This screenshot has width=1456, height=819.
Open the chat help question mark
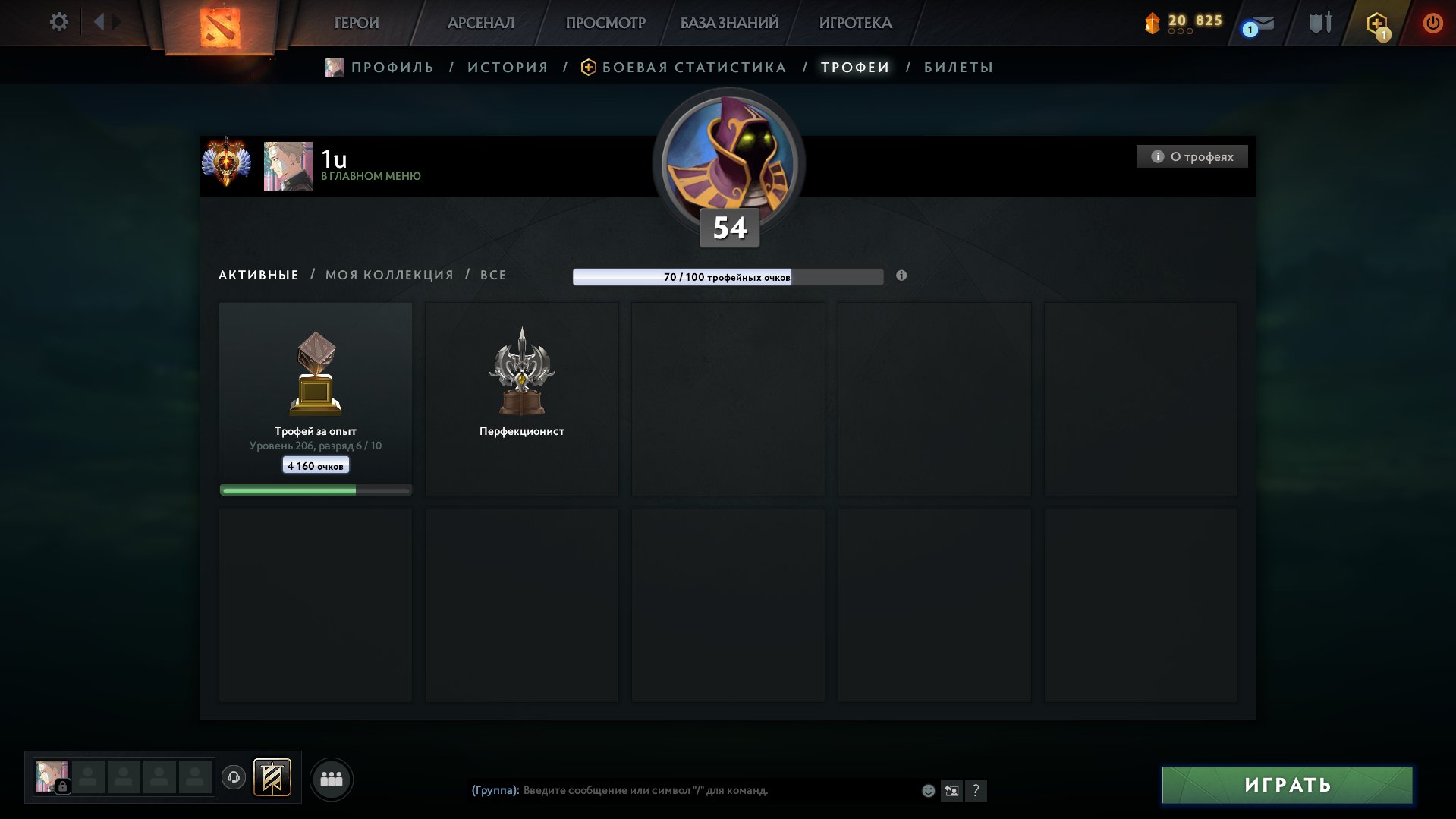pos(976,791)
